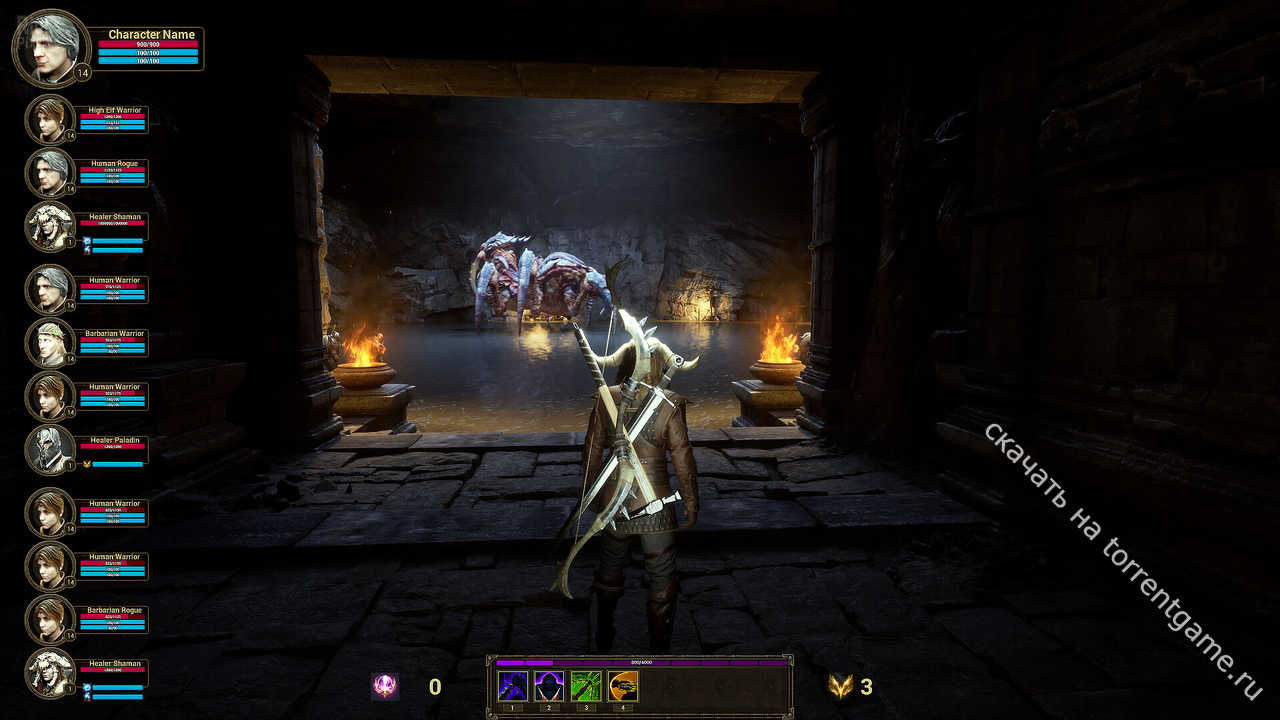Trigger the green arrow shot ability

coord(586,686)
